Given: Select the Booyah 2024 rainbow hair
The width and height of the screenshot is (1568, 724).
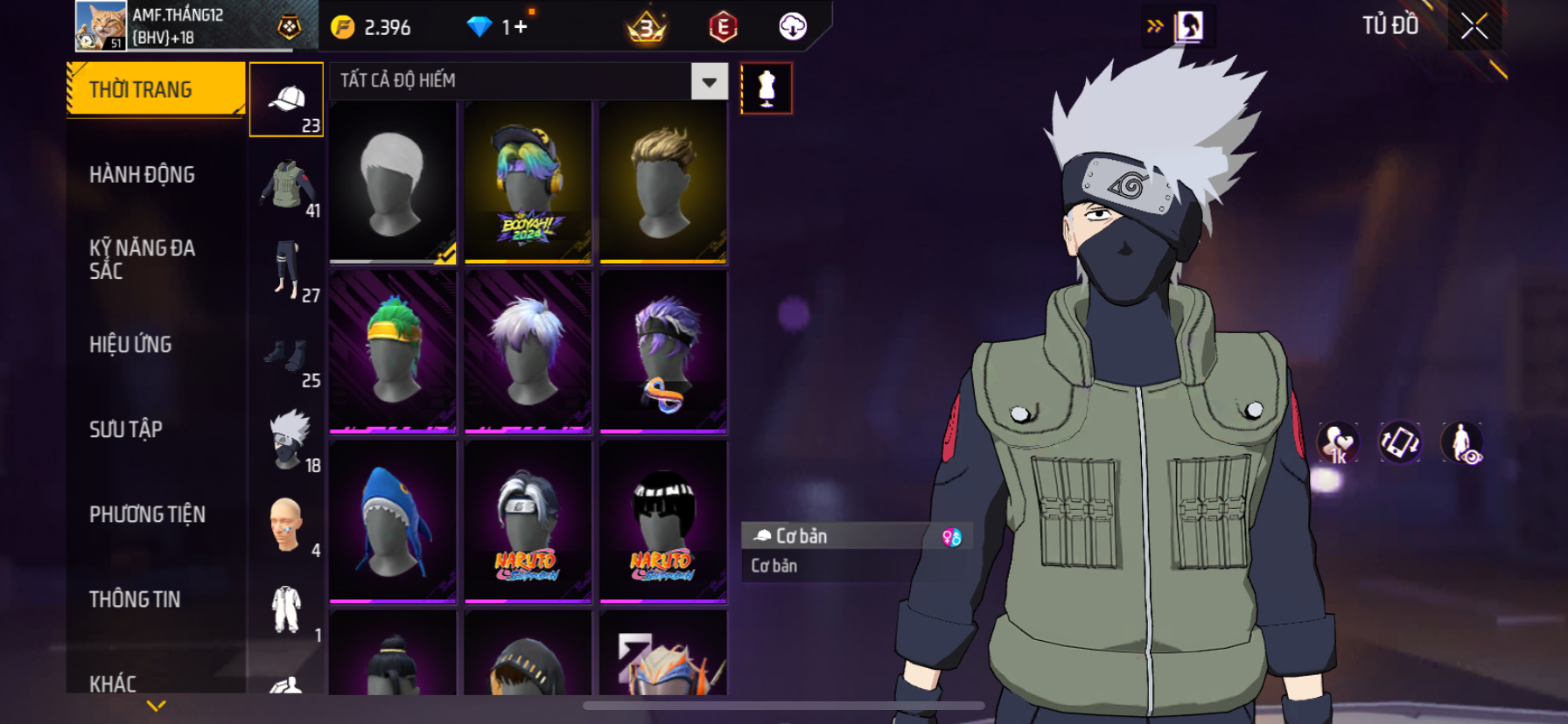Looking at the screenshot, I should 528,182.
